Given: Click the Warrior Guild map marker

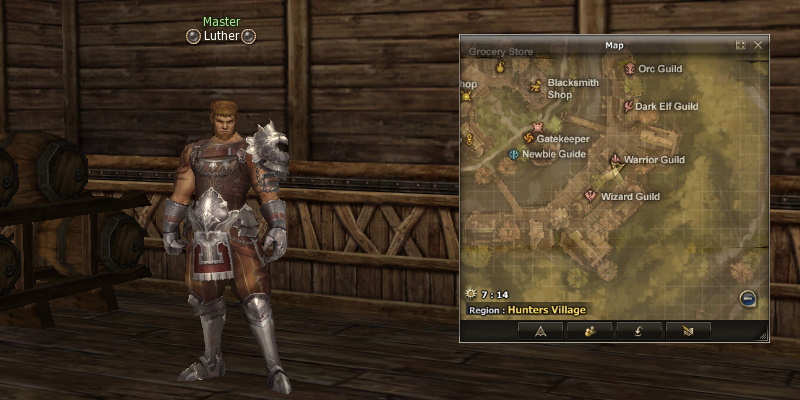Looking at the screenshot, I should coord(615,159).
